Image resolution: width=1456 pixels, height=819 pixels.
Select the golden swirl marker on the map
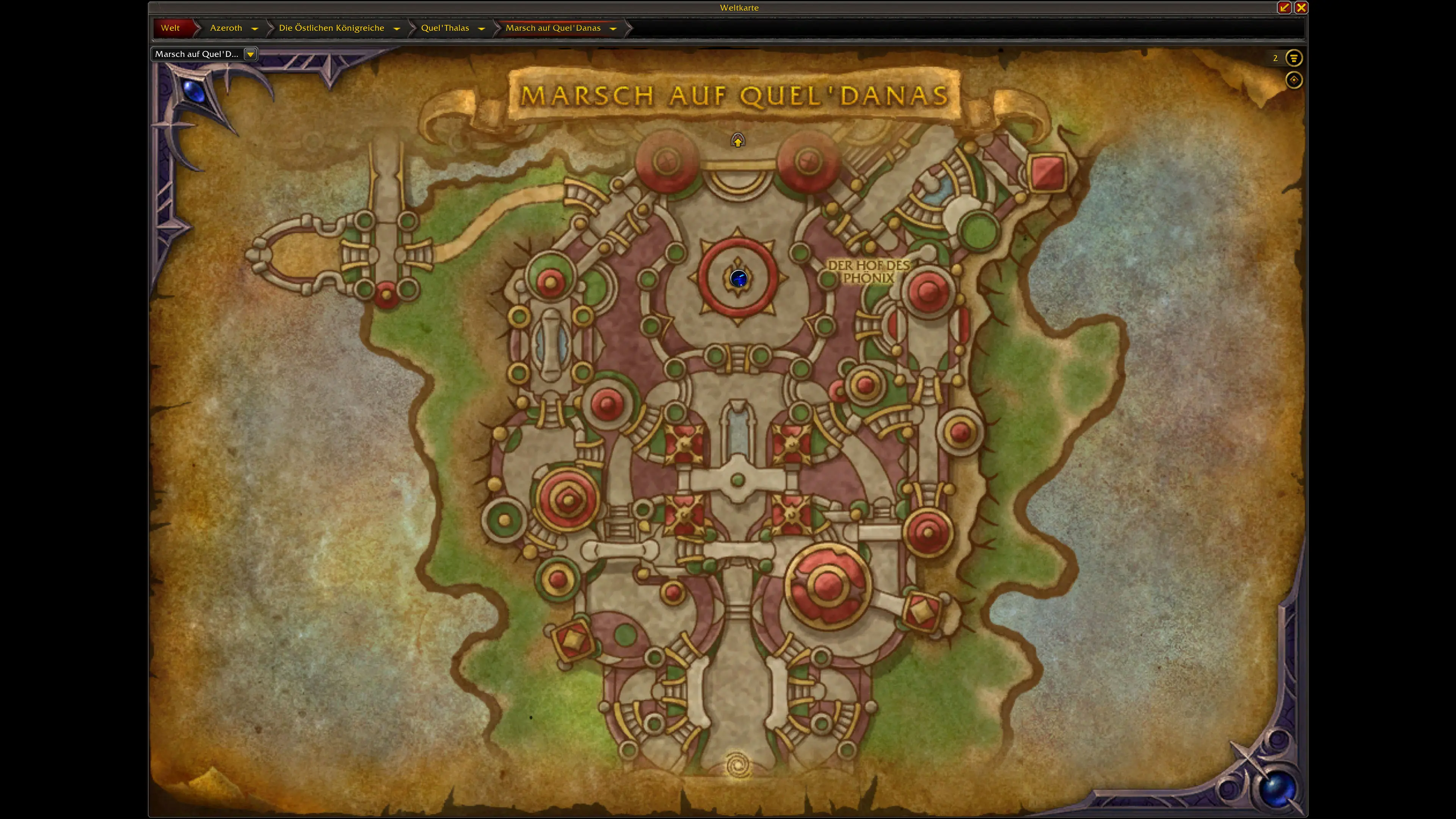tap(737, 765)
